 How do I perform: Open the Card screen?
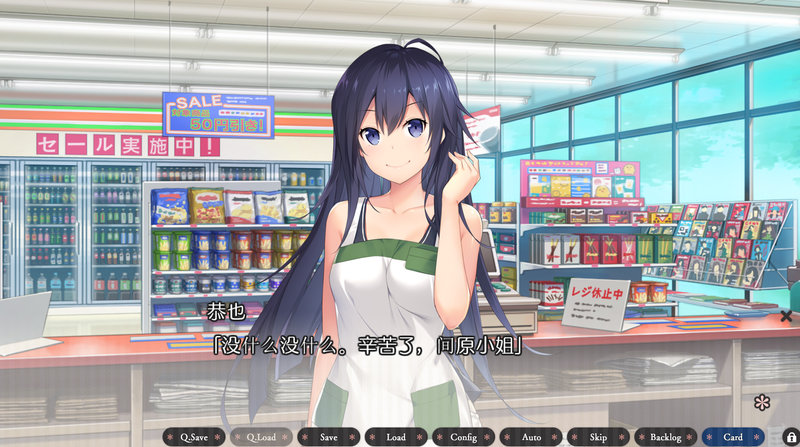733,437
